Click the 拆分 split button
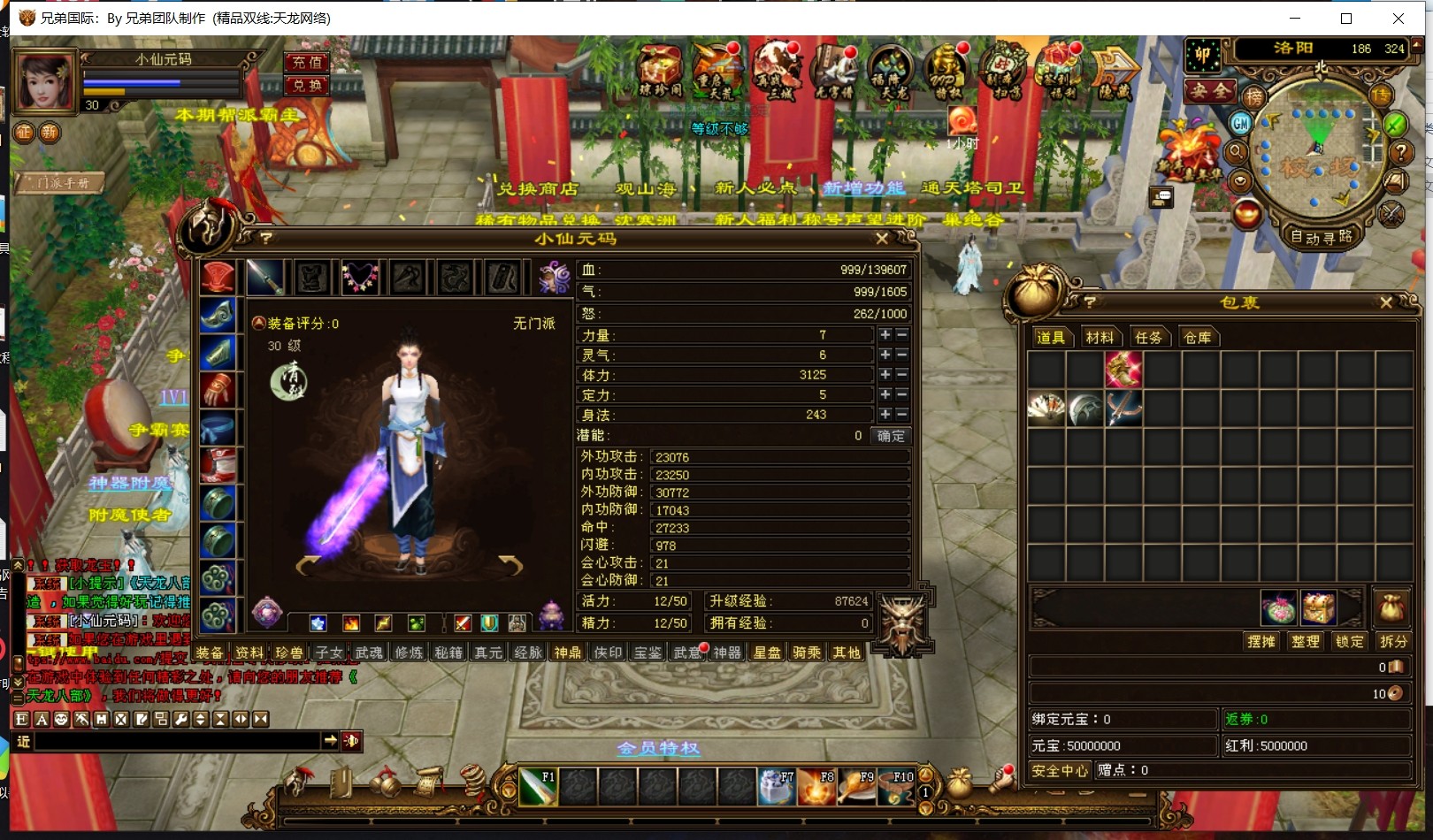Viewport: 1433px width, 840px height. pyautogui.click(x=1393, y=642)
